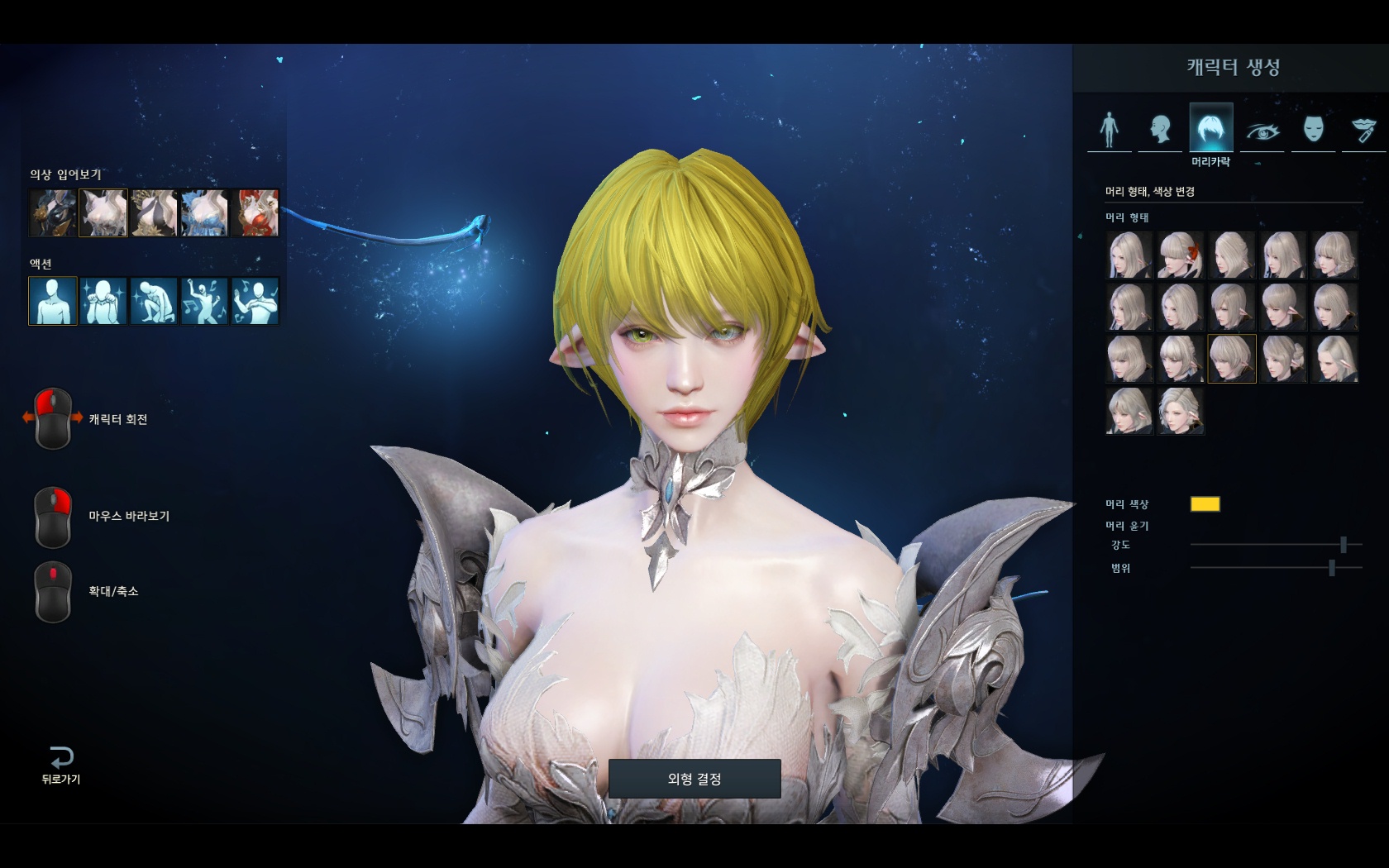This screenshot has height=868, width=1389.
Task: Try on the dark blue armor outfit
Action: [x=53, y=213]
